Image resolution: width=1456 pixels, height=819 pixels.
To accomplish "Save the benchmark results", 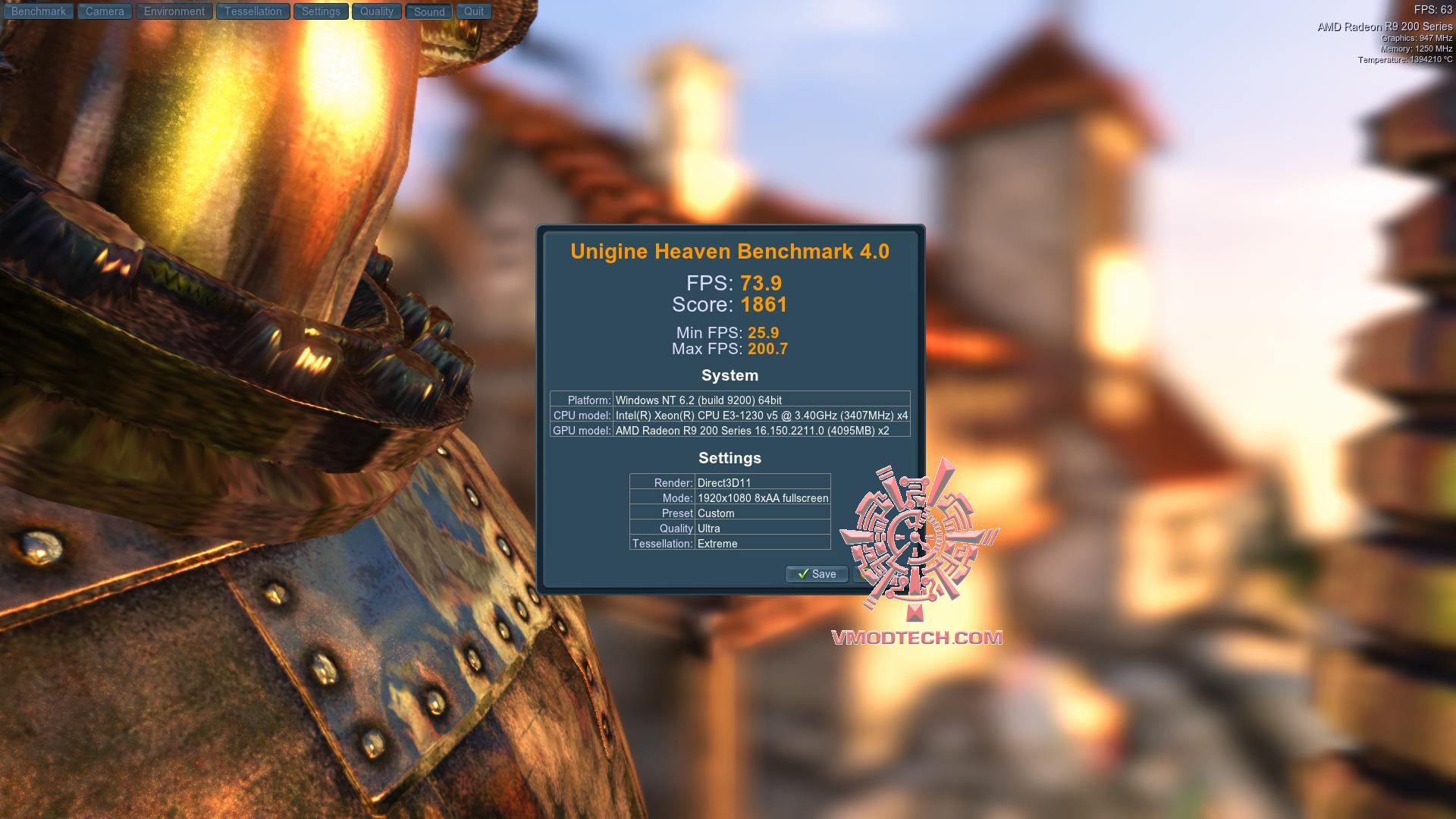I will pyautogui.click(x=817, y=574).
